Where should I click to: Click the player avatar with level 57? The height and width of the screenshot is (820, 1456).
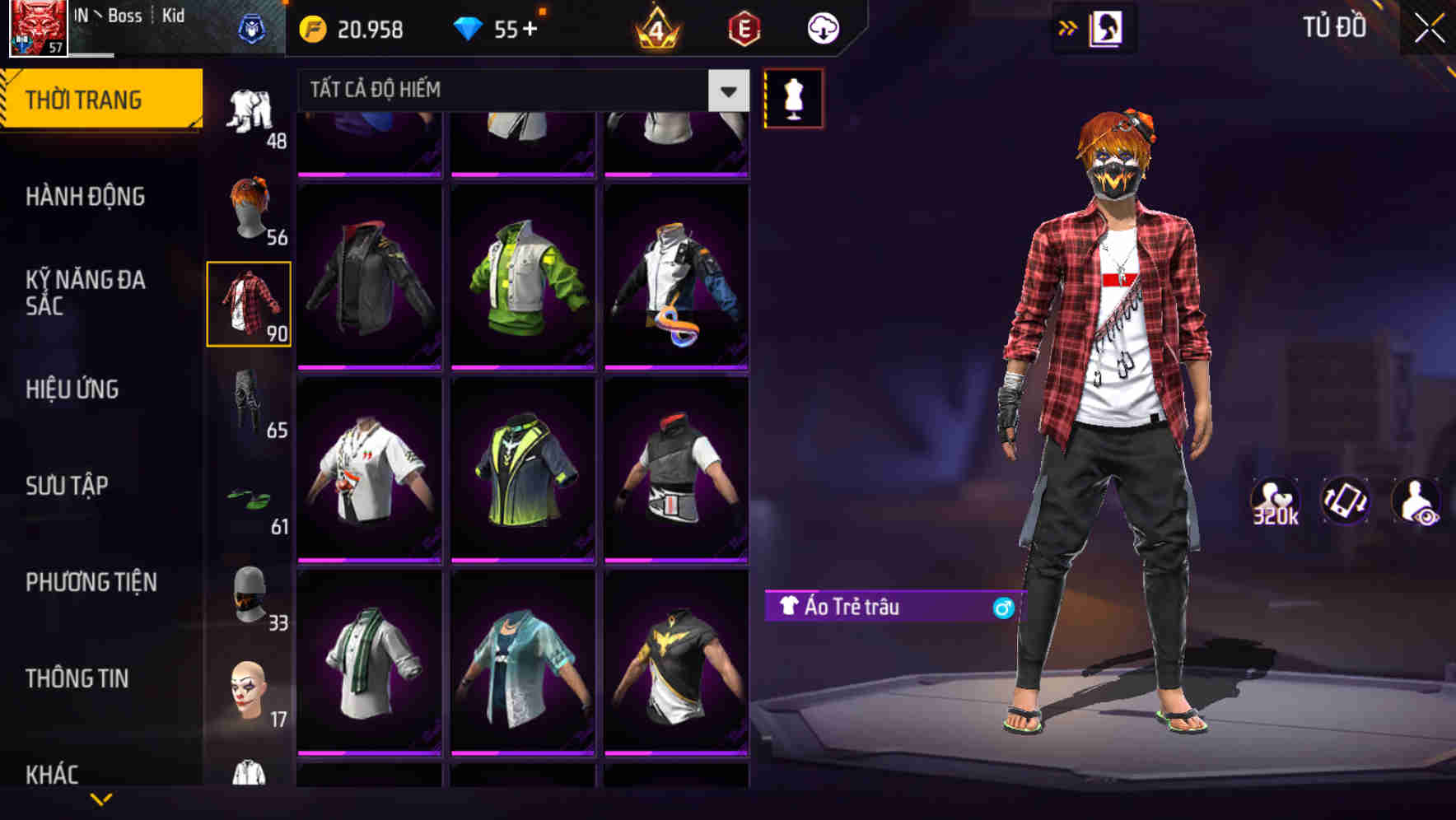pyautogui.click(x=36, y=30)
